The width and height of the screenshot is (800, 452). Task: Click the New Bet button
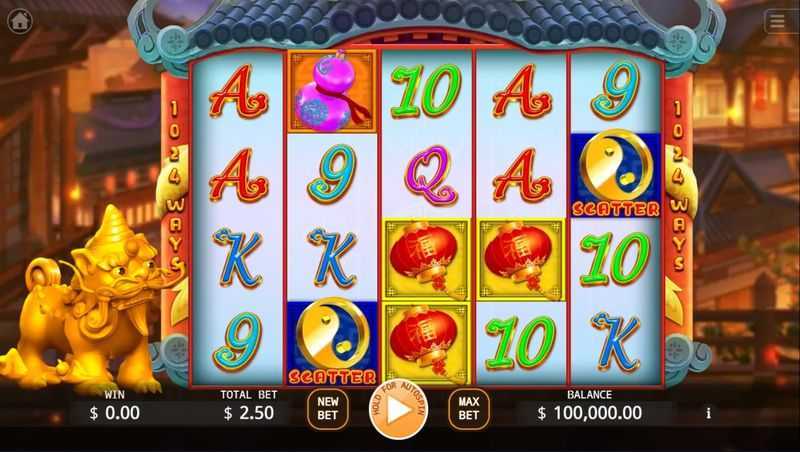(x=327, y=410)
